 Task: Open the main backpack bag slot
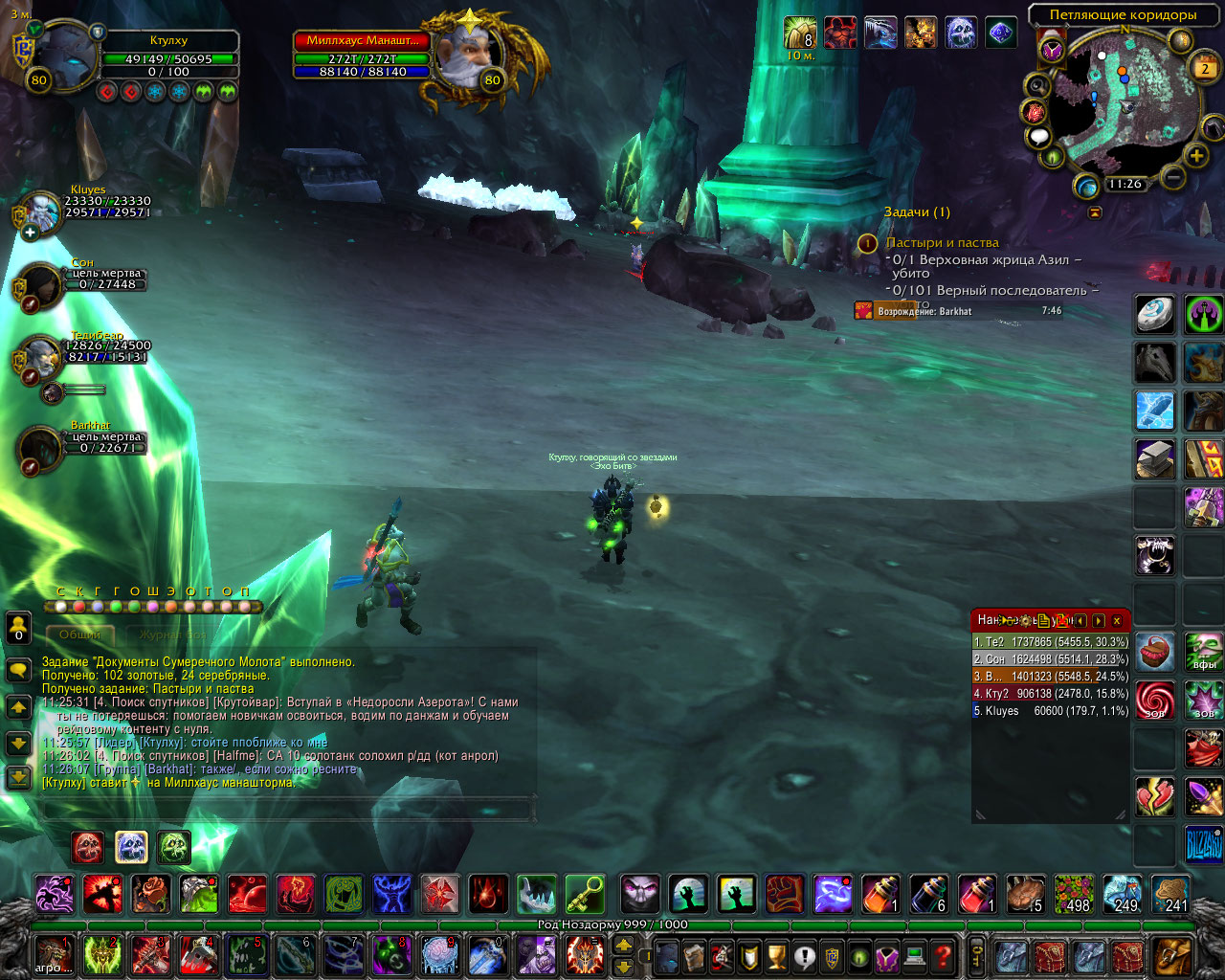point(1173,955)
